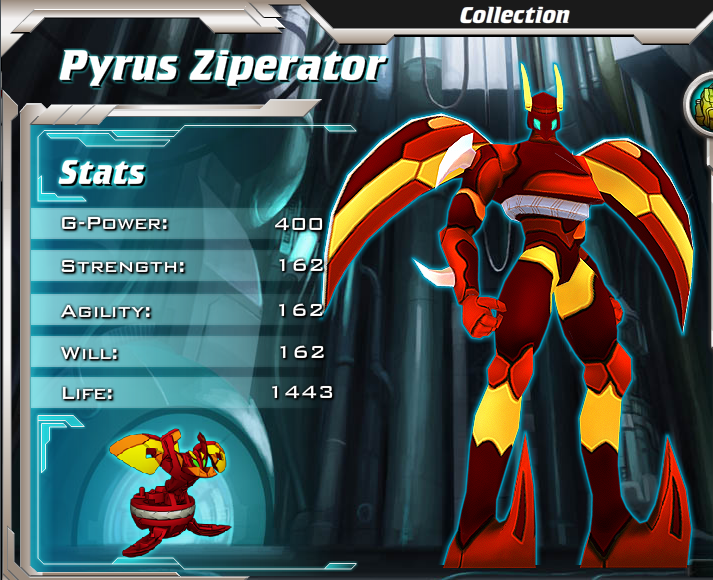Click the Collection header tab
Screen dimensions: 713x580
[514, 15]
